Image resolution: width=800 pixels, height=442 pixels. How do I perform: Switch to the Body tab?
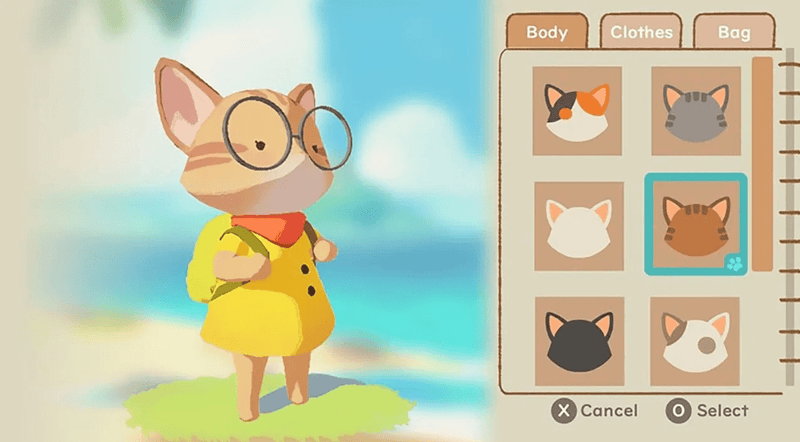pos(546,32)
